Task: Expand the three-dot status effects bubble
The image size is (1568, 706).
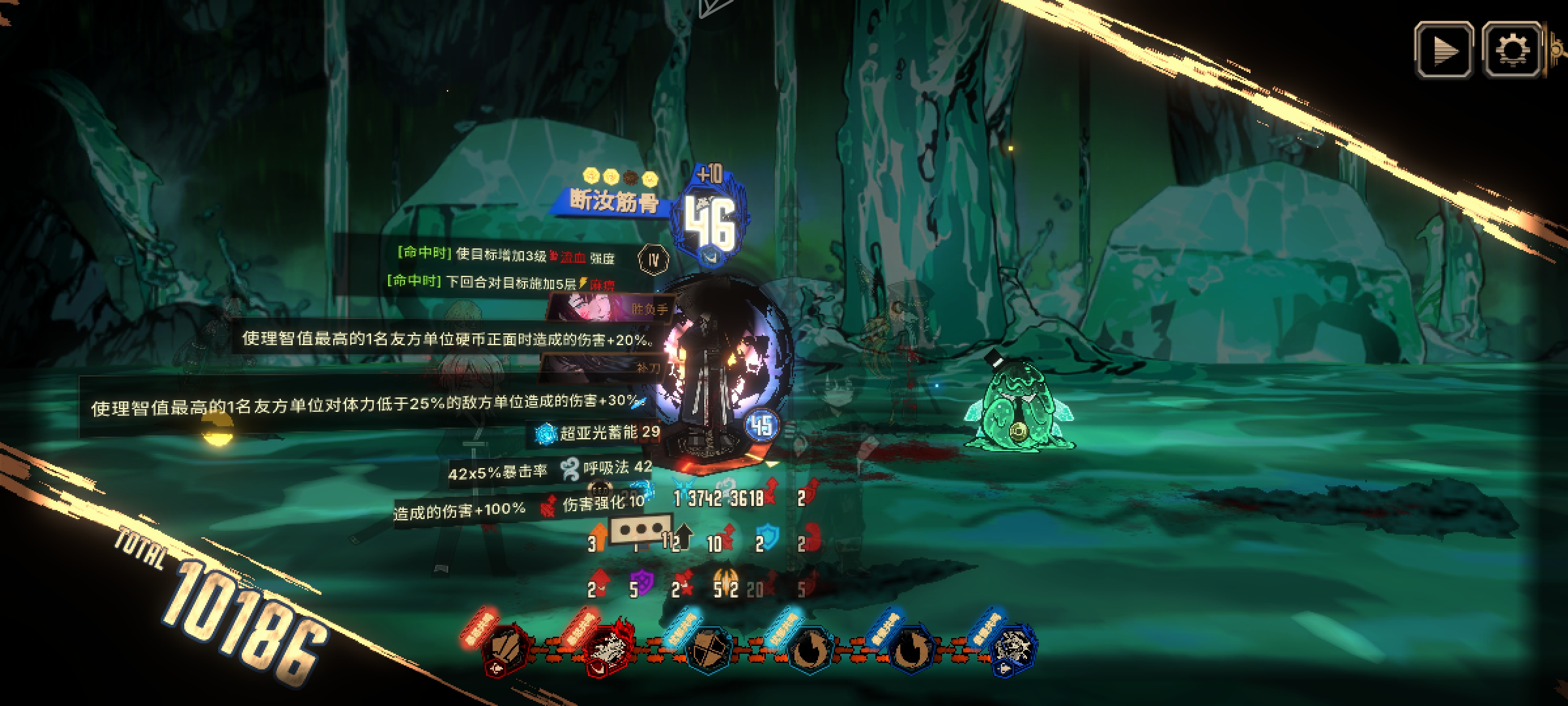Action: pyautogui.click(x=641, y=528)
